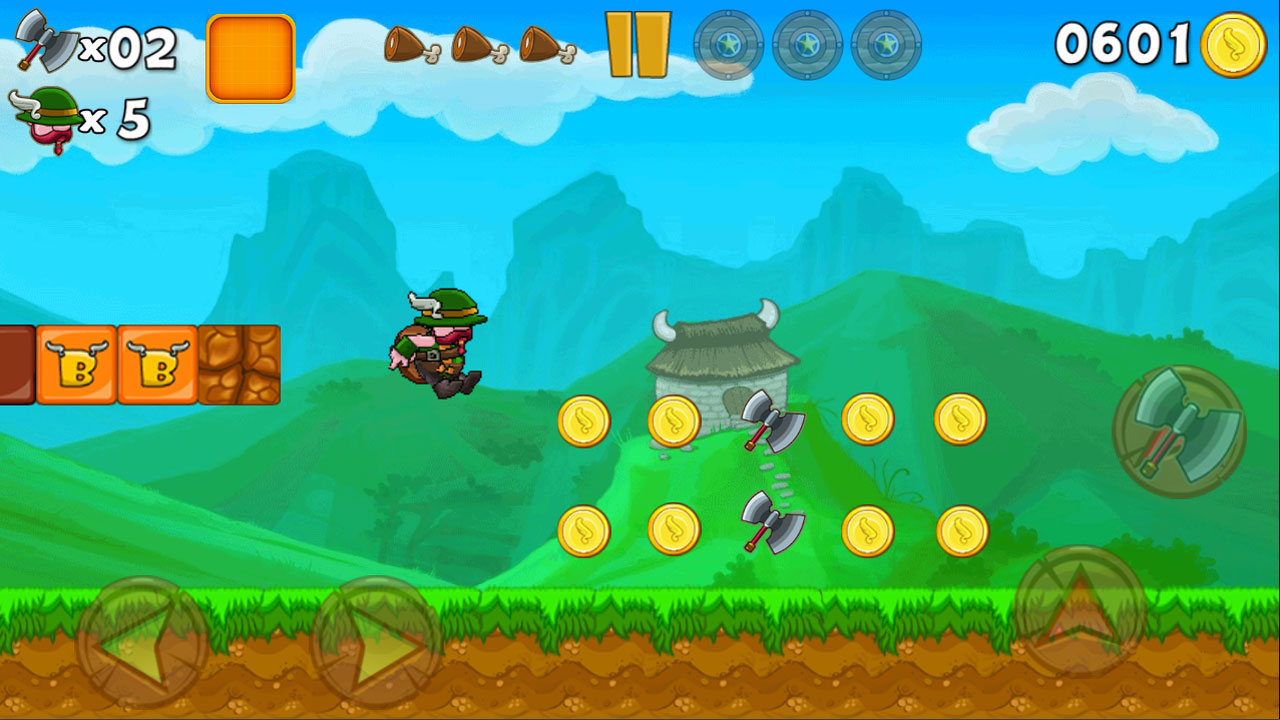Screen dimensions: 1280x720
Task: Tap the horned hut doorway
Action: [733, 400]
